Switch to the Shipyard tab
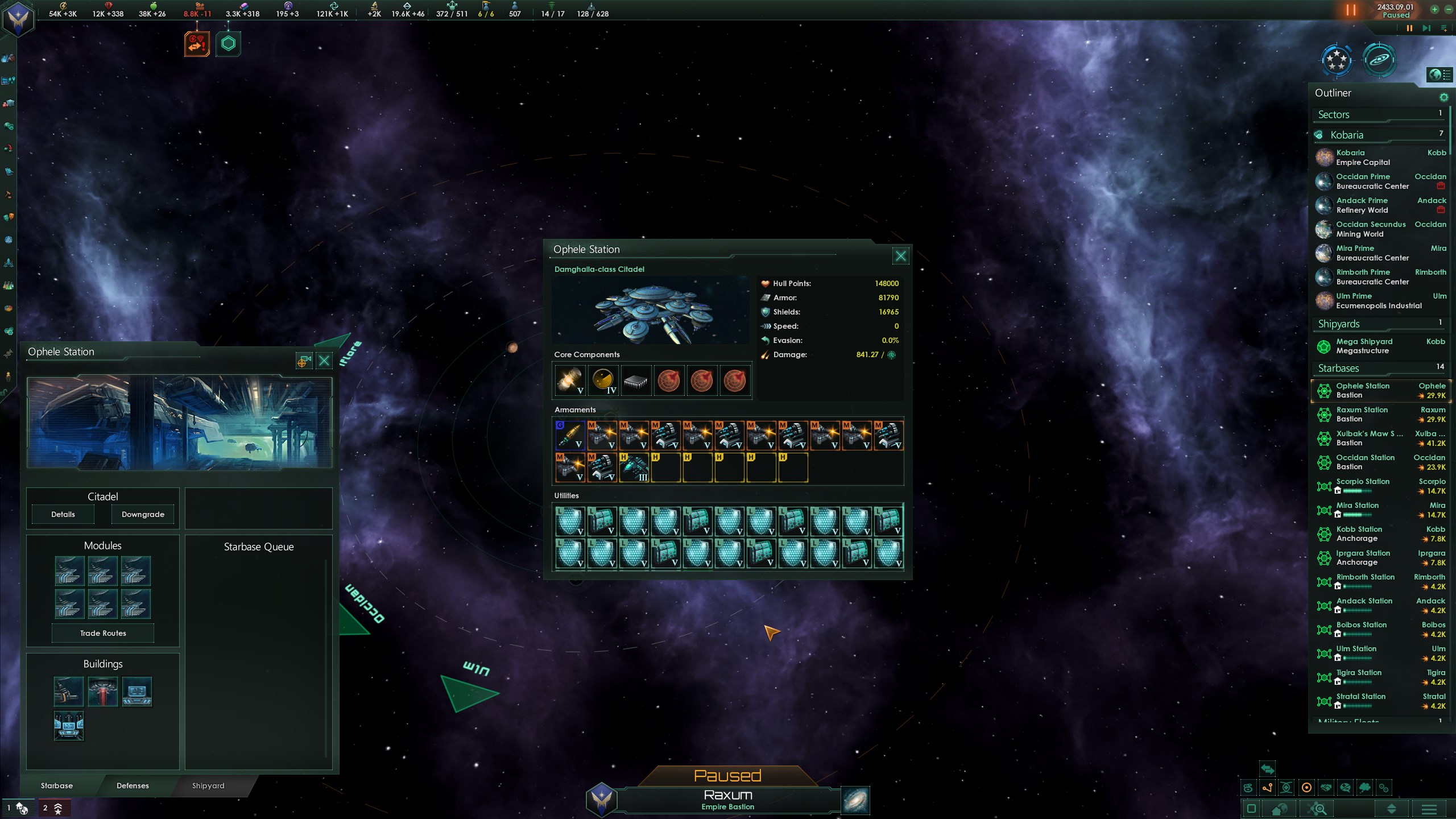 coord(208,785)
